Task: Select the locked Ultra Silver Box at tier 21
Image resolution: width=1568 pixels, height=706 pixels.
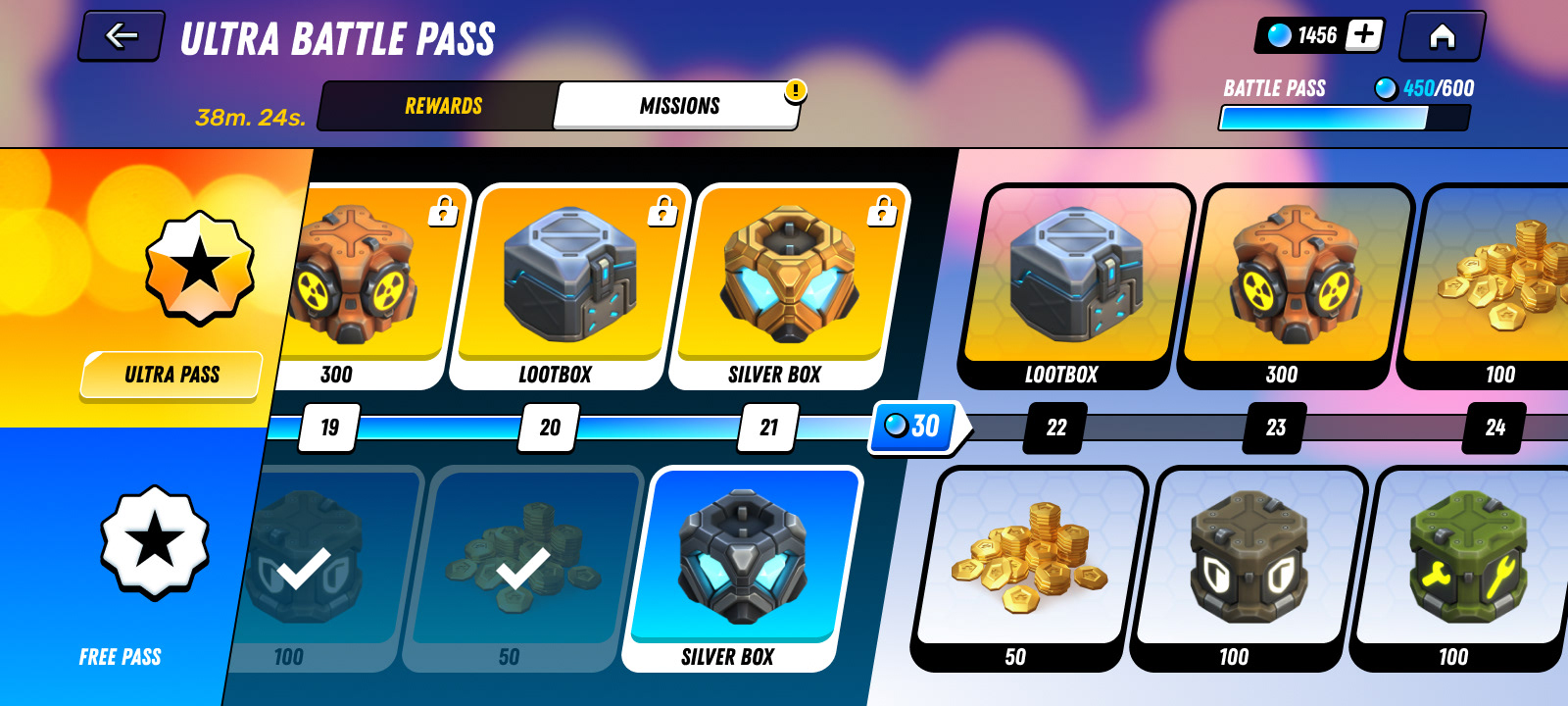Action: tap(789, 285)
